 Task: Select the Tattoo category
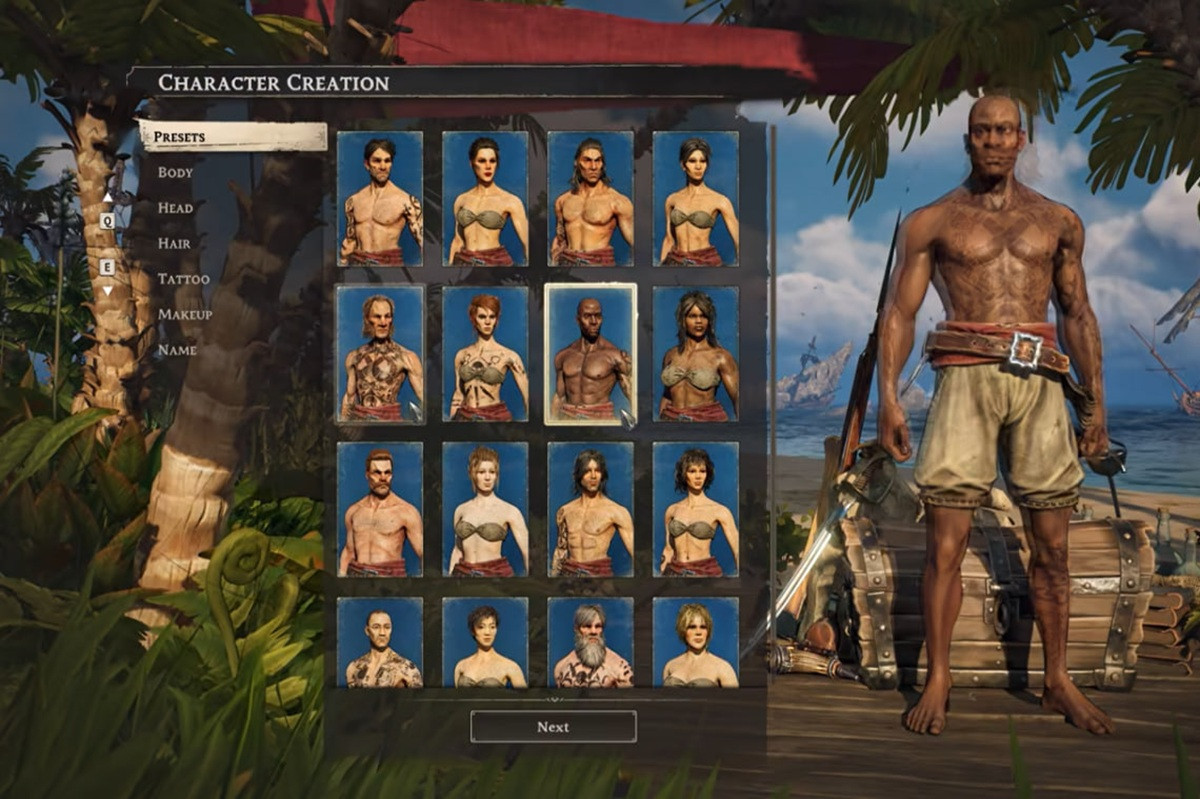coord(183,279)
